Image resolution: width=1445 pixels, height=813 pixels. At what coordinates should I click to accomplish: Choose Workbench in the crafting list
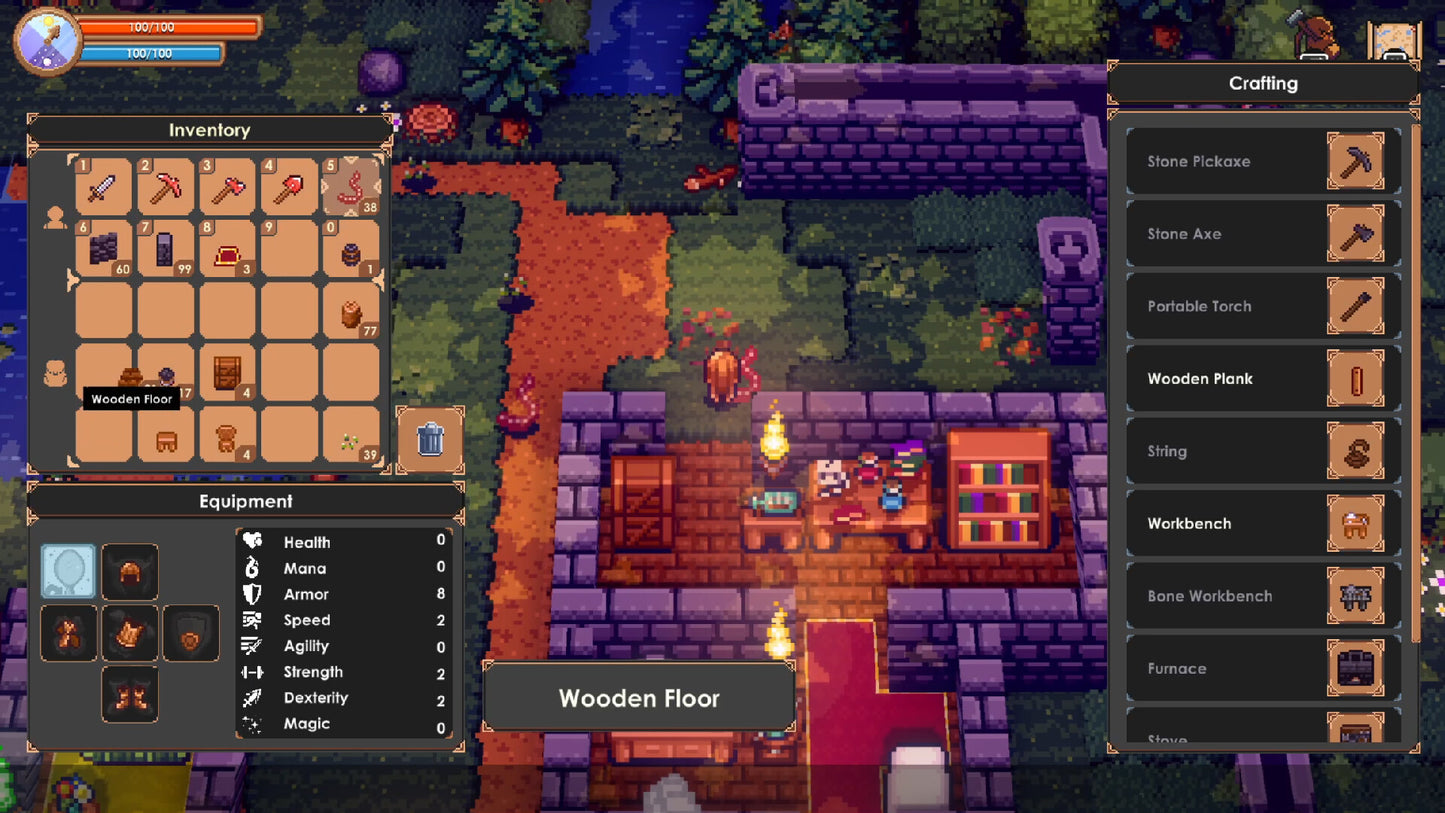click(1263, 524)
